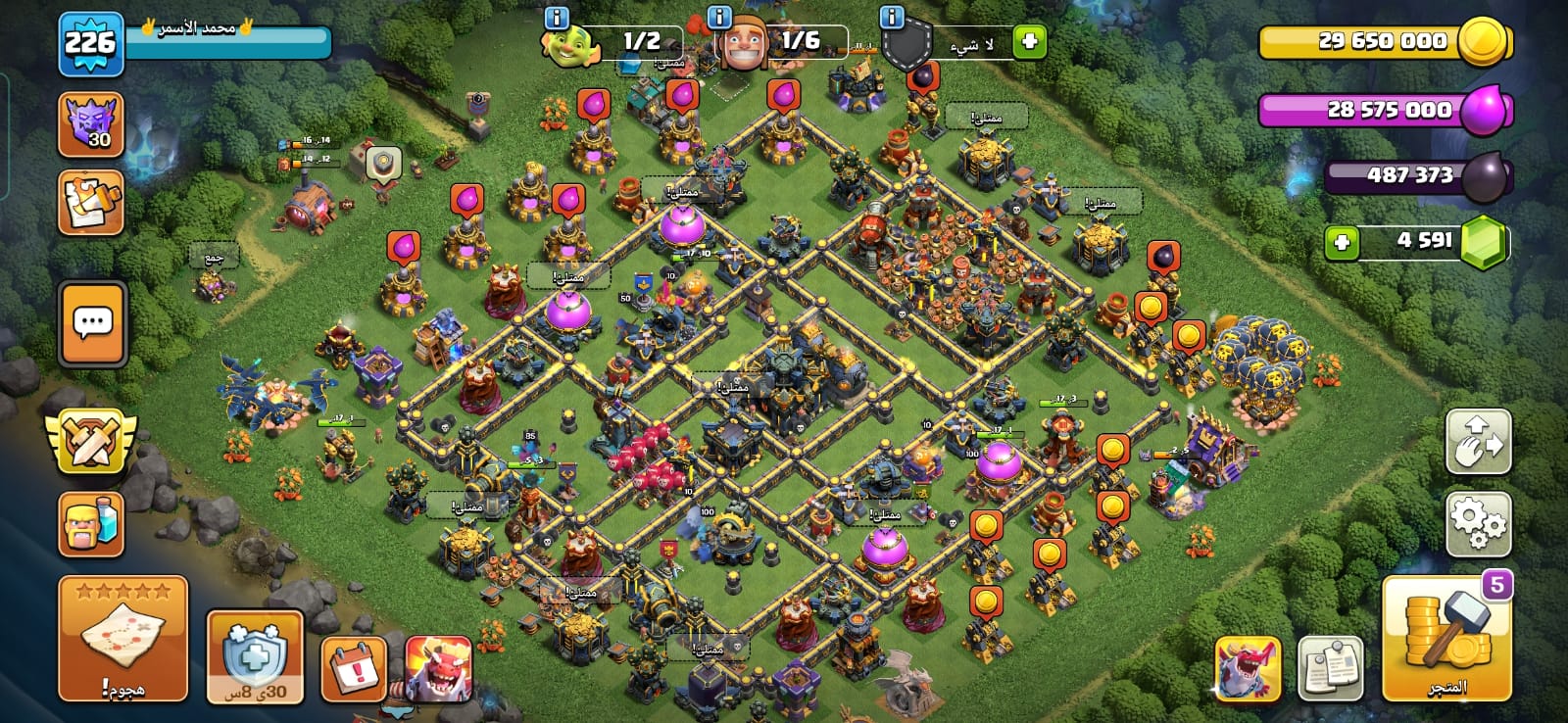Open the Attack map button
This screenshot has height=723, width=1568.
(122, 638)
